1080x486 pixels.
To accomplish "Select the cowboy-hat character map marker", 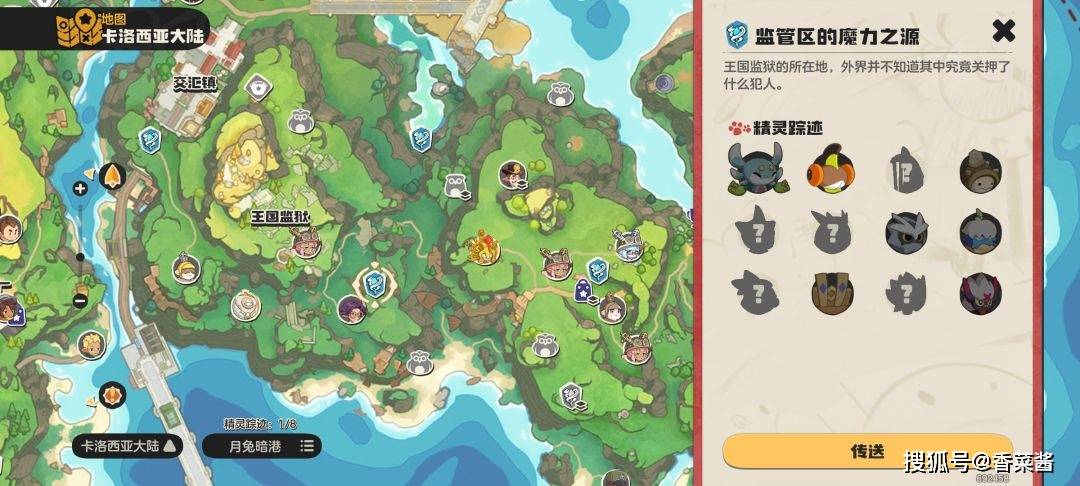I will (513, 176).
